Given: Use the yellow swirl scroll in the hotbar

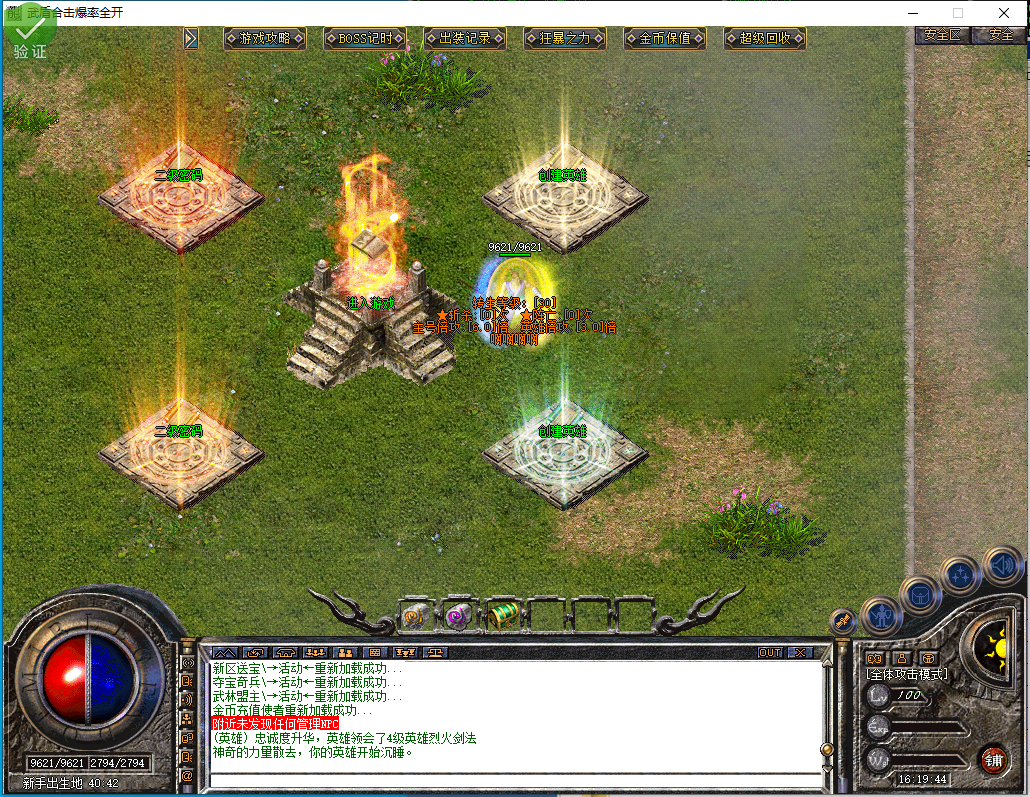Looking at the screenshot, I should tap(413, 616).
